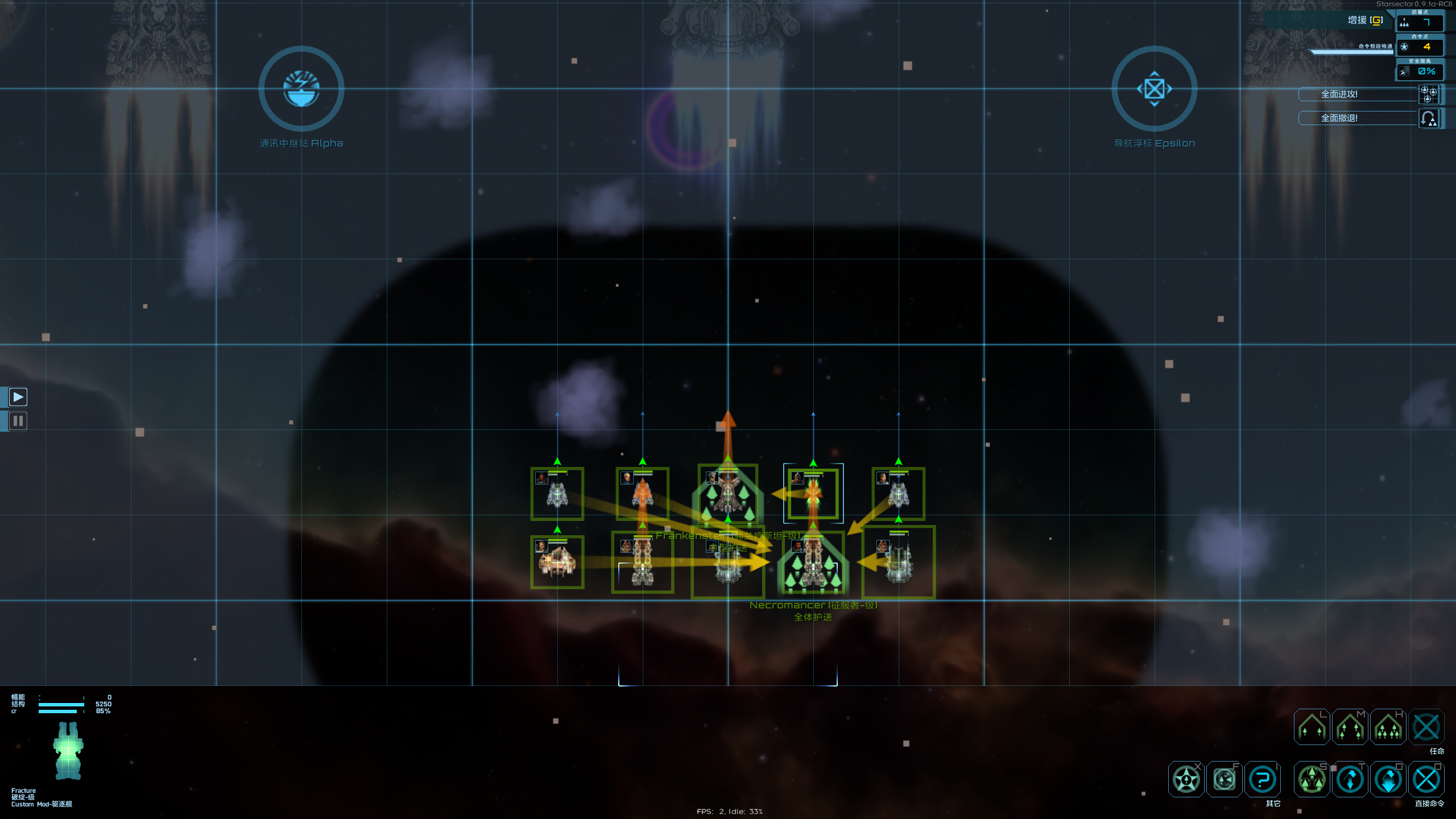Pause the battle with the pause button
This screenshot has height=819, width=1456.
[18, 421]
